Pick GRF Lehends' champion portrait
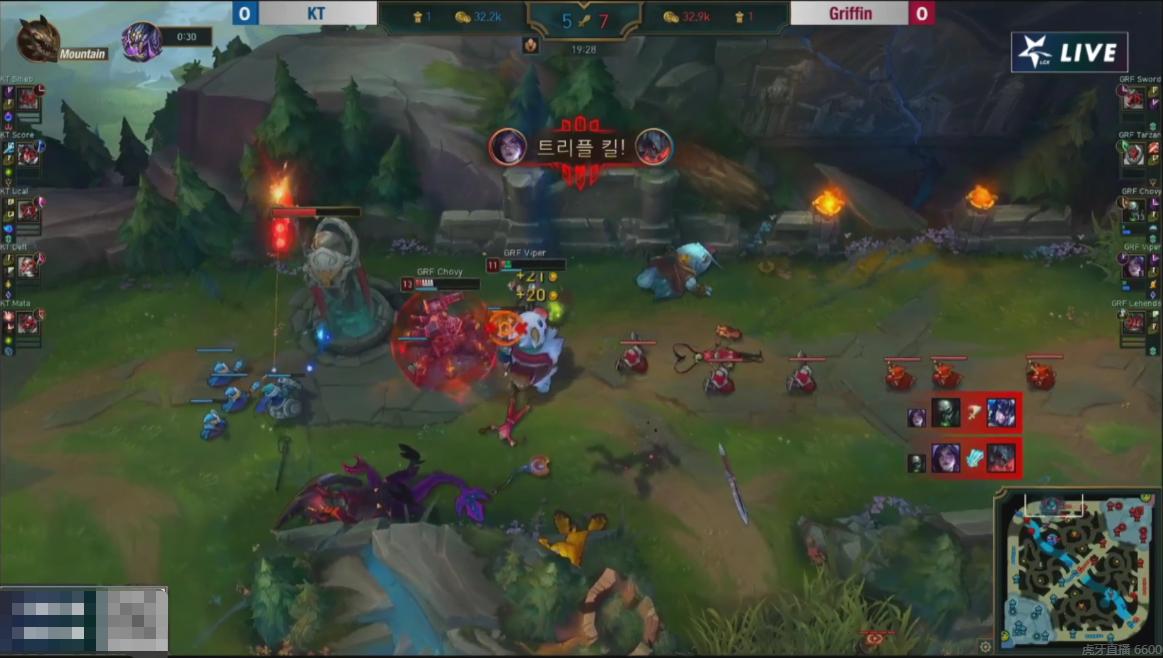Image resolution: width=1163 pixels, height=658 pixels. (x=1134, y=322)
